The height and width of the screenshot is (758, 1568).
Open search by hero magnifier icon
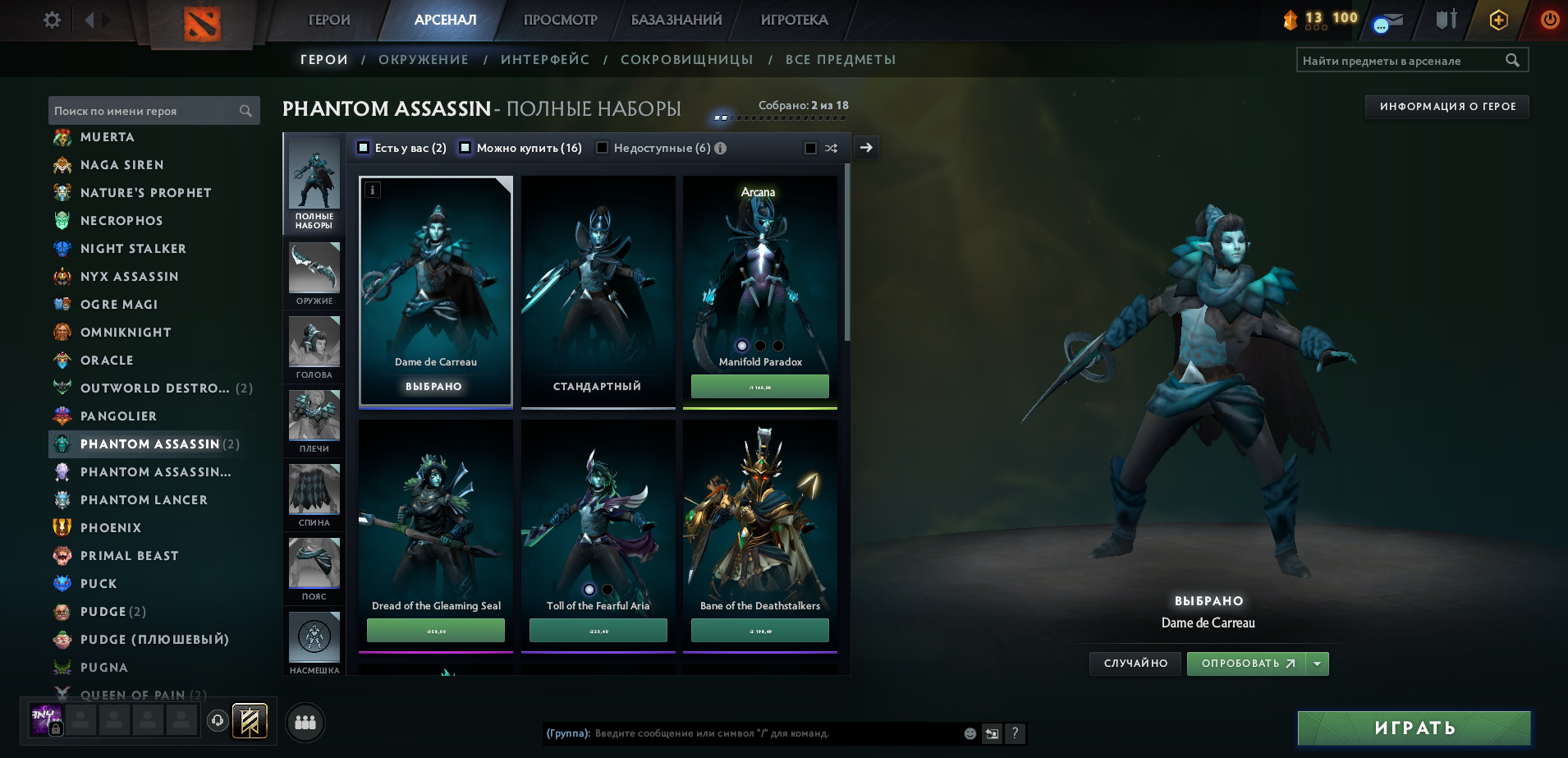pos(245,110)
